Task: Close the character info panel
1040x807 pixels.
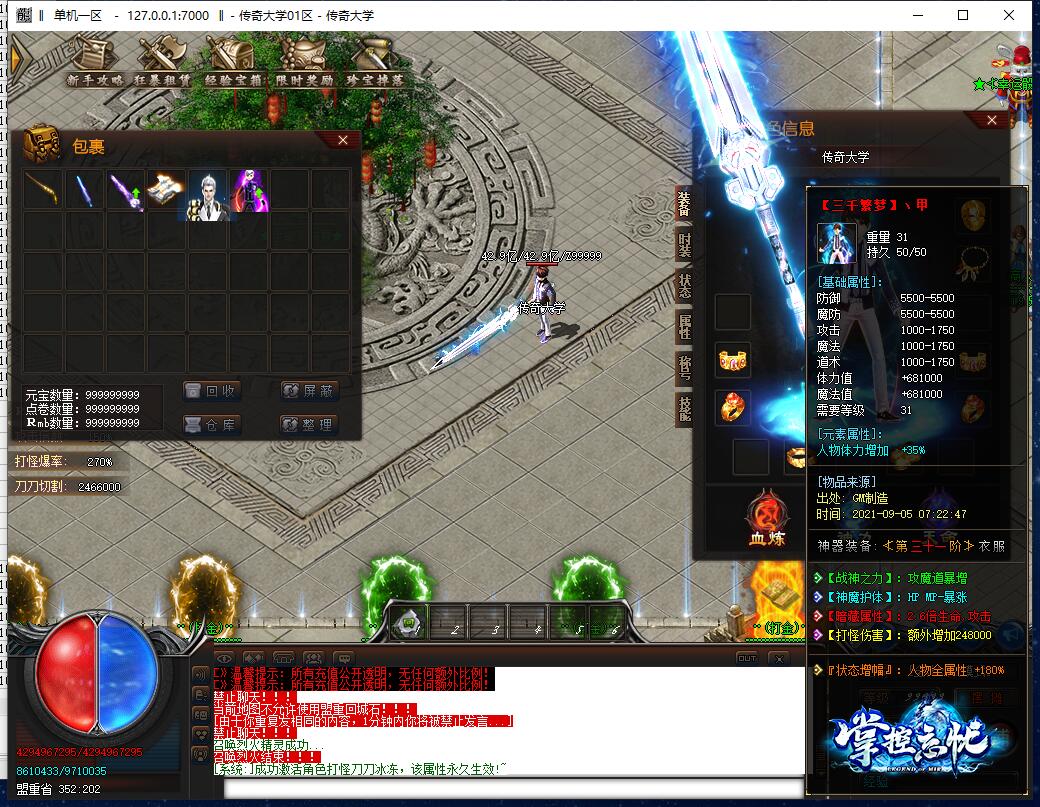Action: [992, 120]
